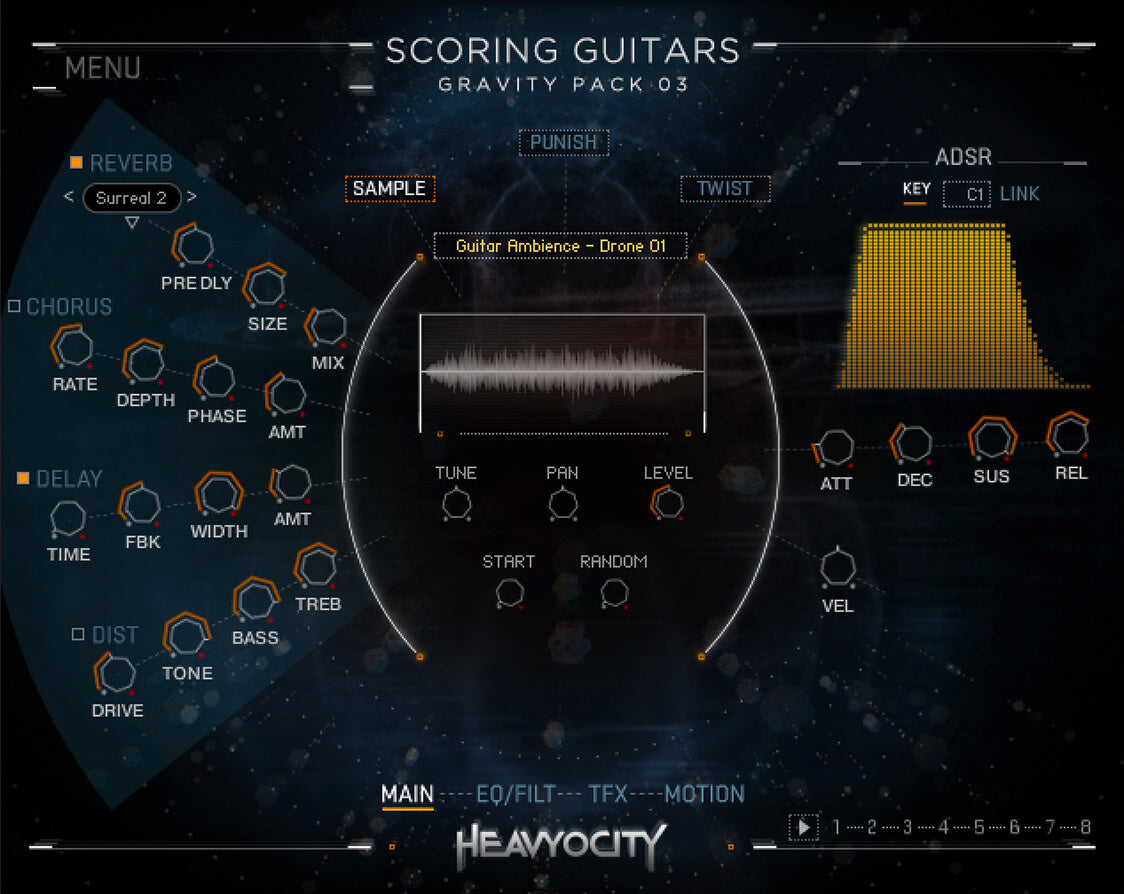The image size is (1124, 894).
Task: Choose the SAMPLE section button
Action: coord(389,189)
